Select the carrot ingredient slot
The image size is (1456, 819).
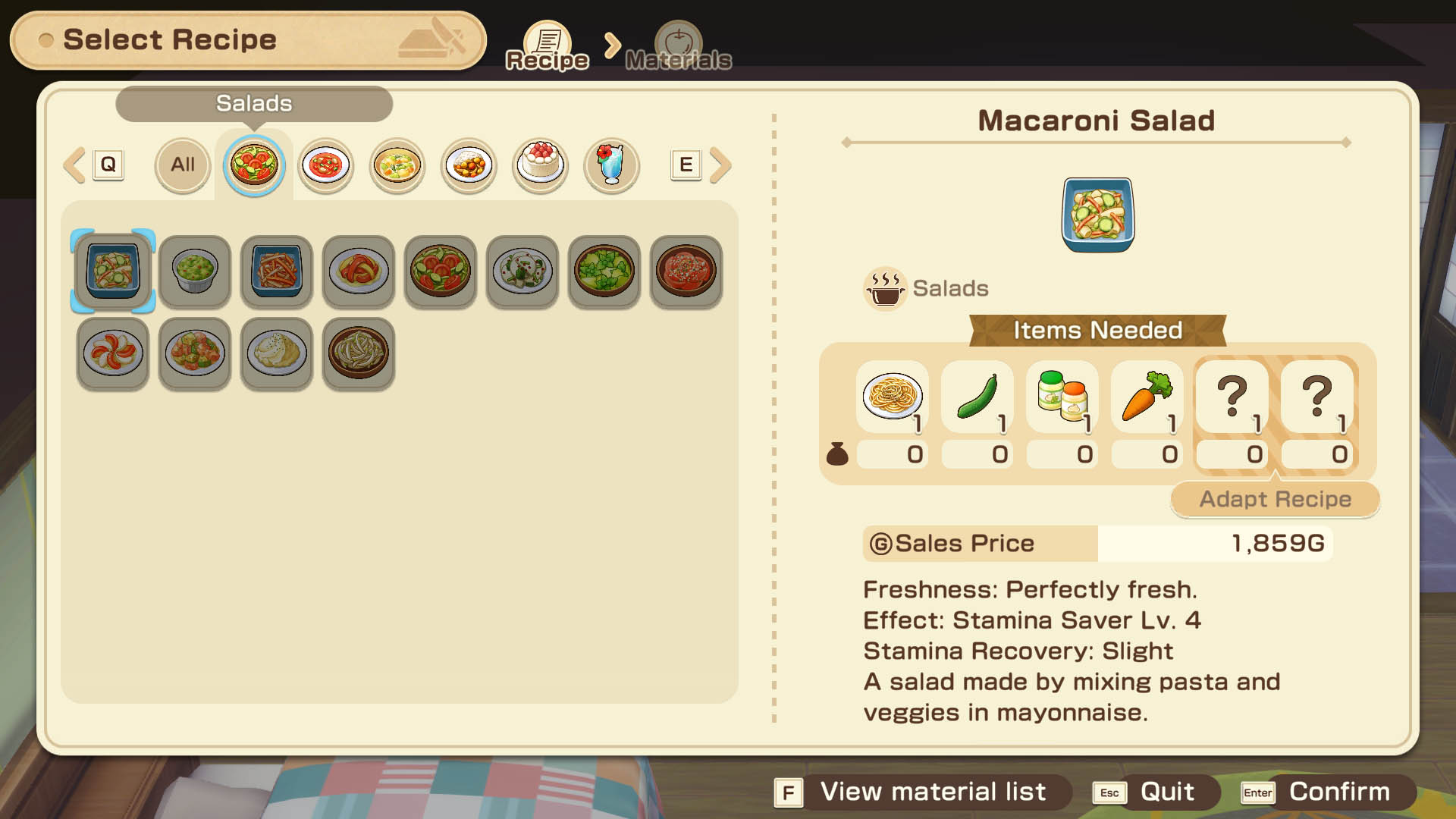pyautogui.click(x=1147, y=397)
